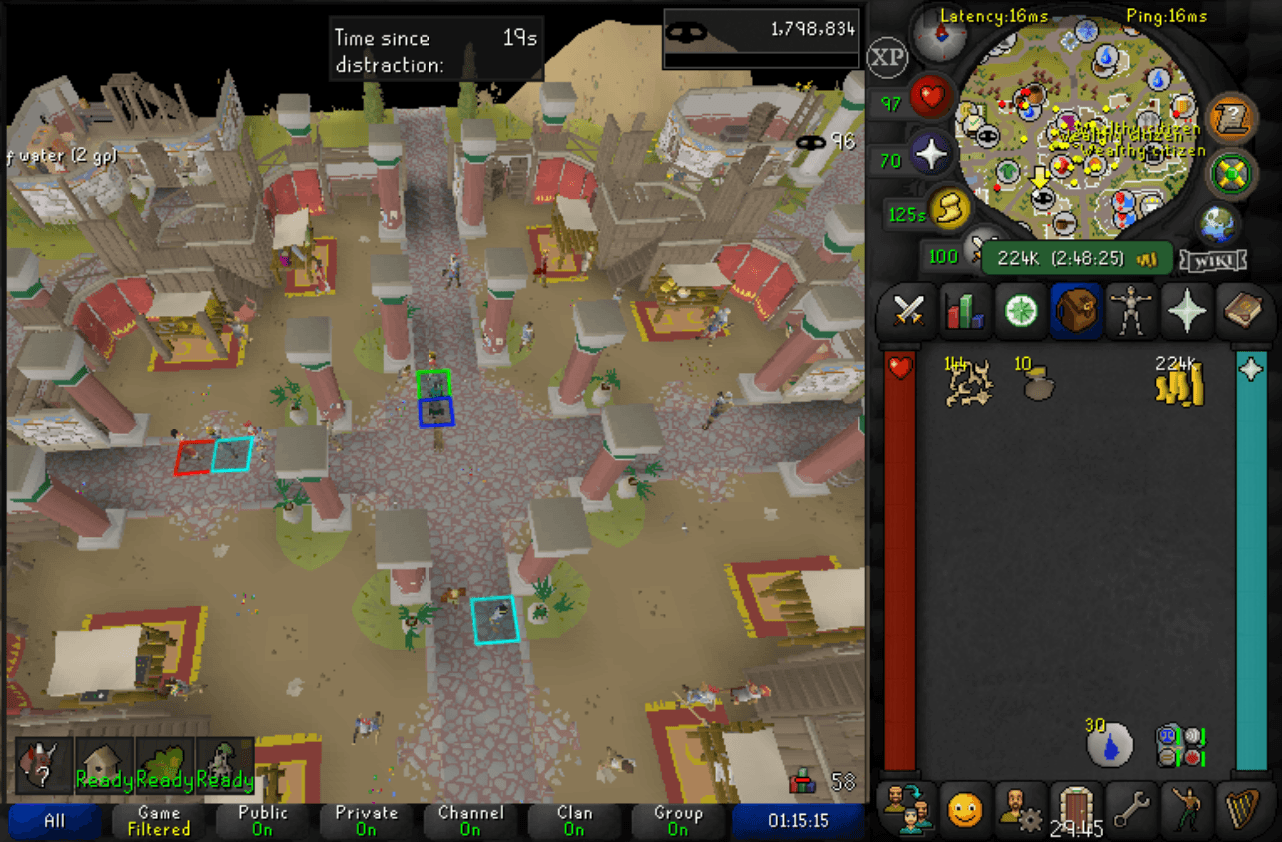This screenshot has height=842, width=1282.
Task: Switch to the Clan chat tab
Action: tap(574, 820)
